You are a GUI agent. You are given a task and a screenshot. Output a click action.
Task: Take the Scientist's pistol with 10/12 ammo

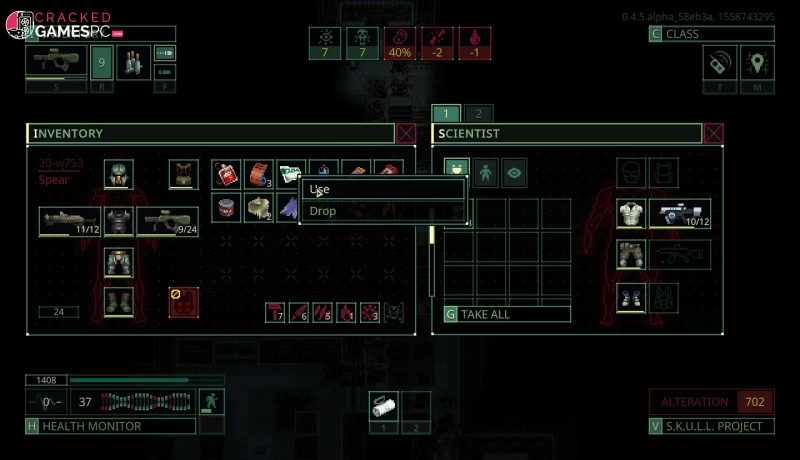point(680,213)
